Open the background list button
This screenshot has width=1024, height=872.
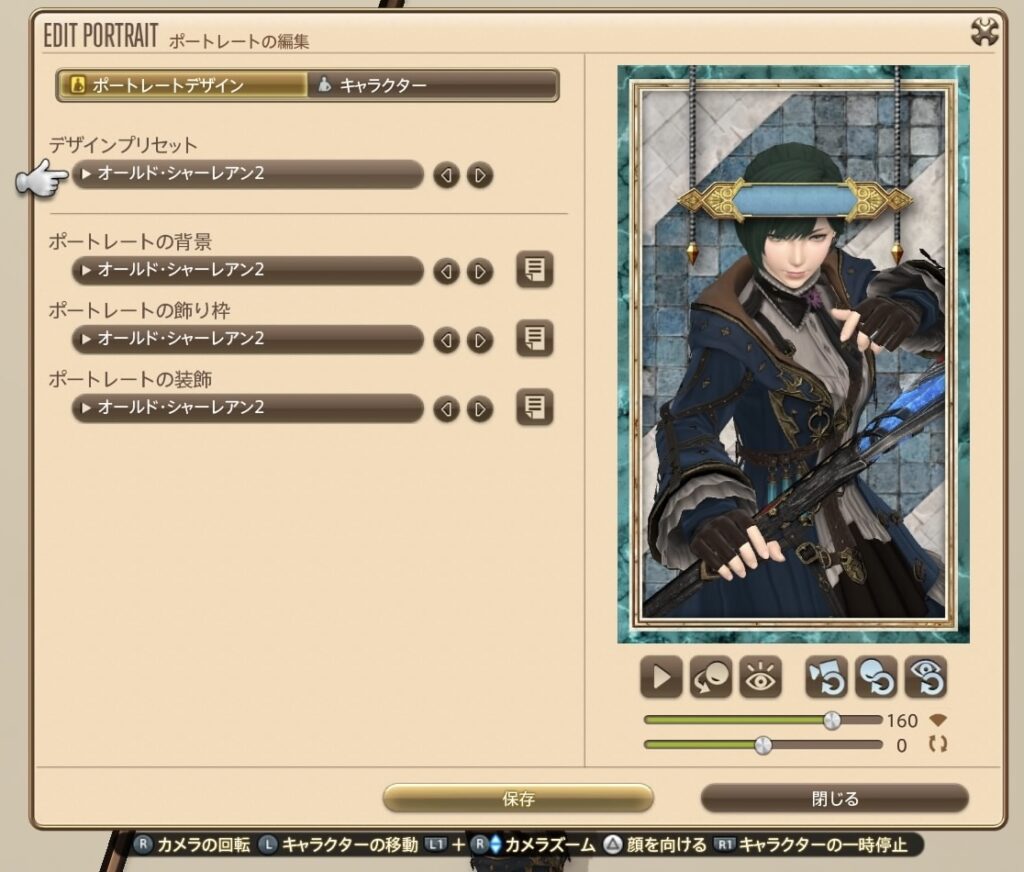click(x=535, y=270)
